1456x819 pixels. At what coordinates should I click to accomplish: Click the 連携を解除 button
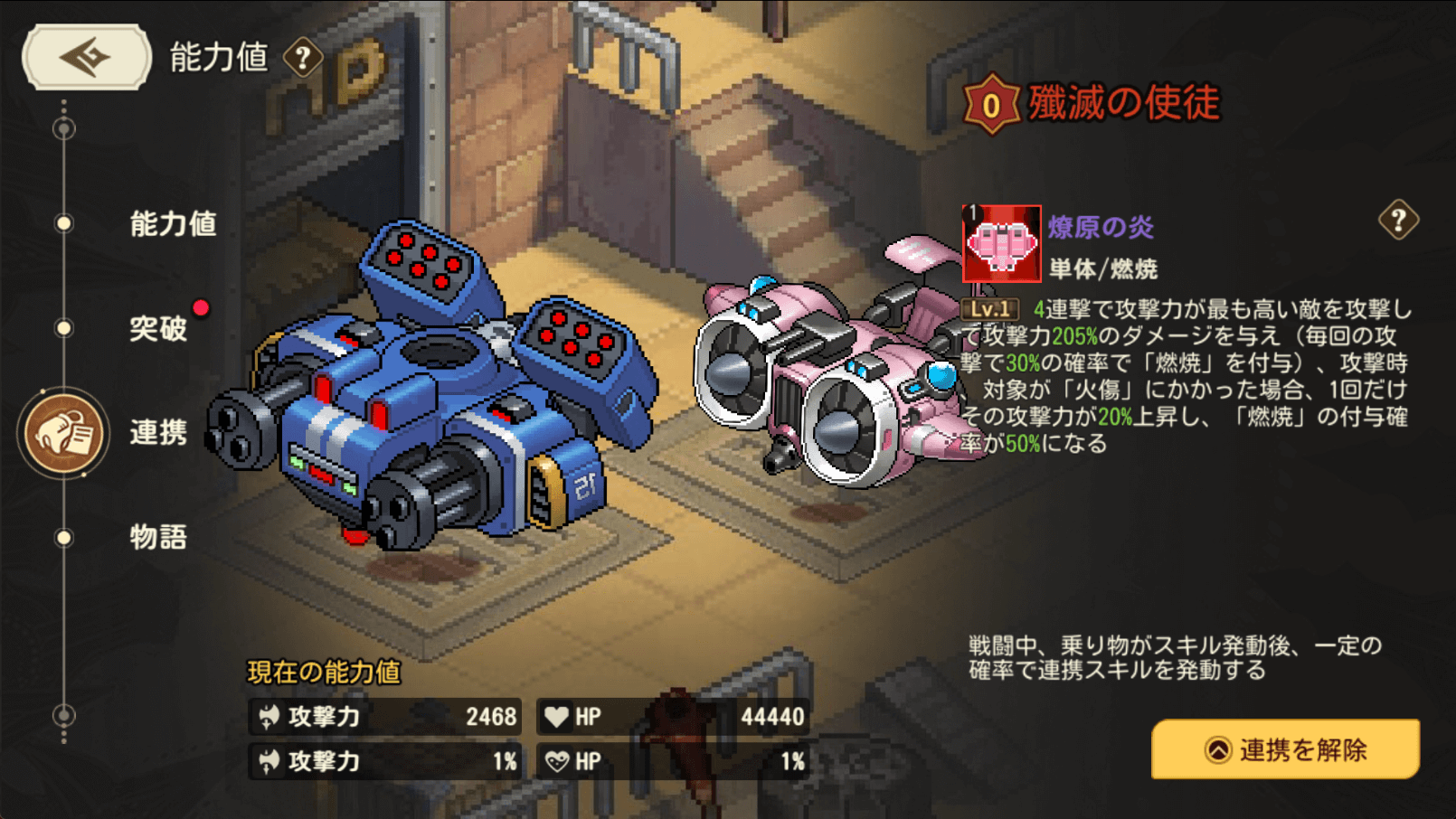[1285, 749]
